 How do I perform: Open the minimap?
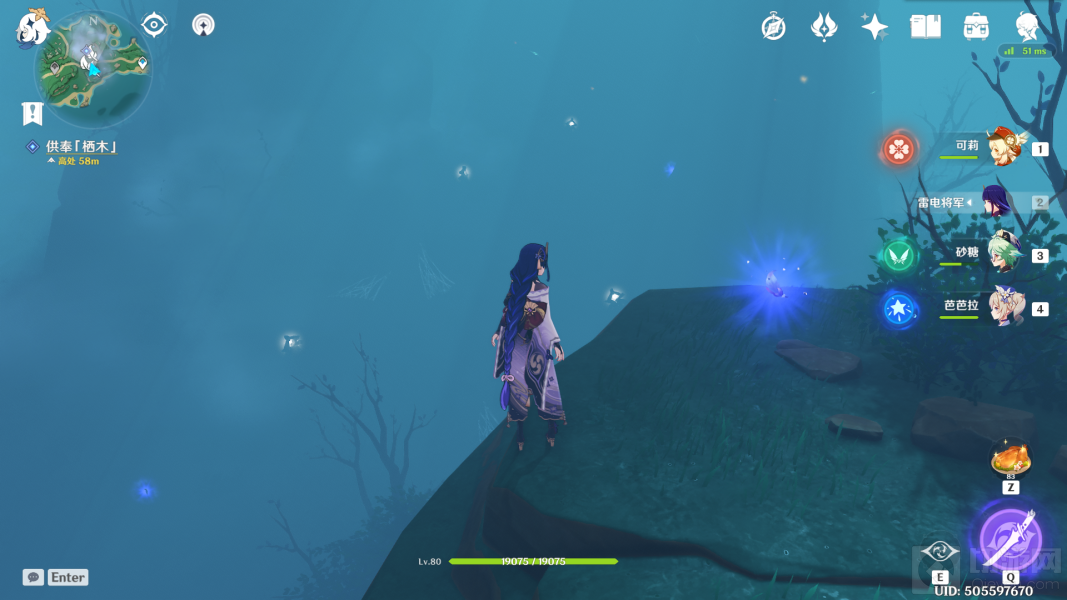pyautogui.click(x=93, y=68)
